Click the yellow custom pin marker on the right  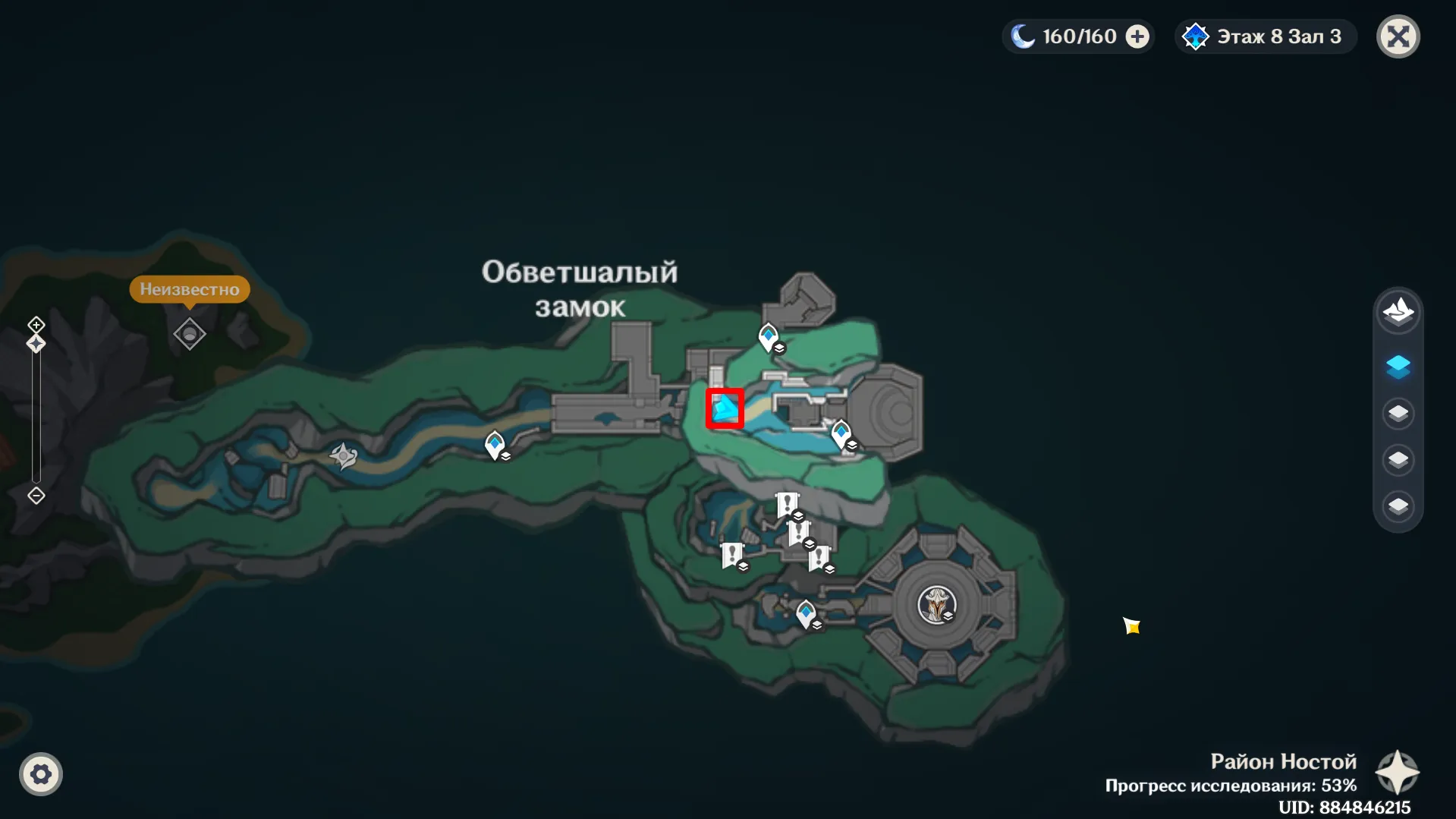1132,627
